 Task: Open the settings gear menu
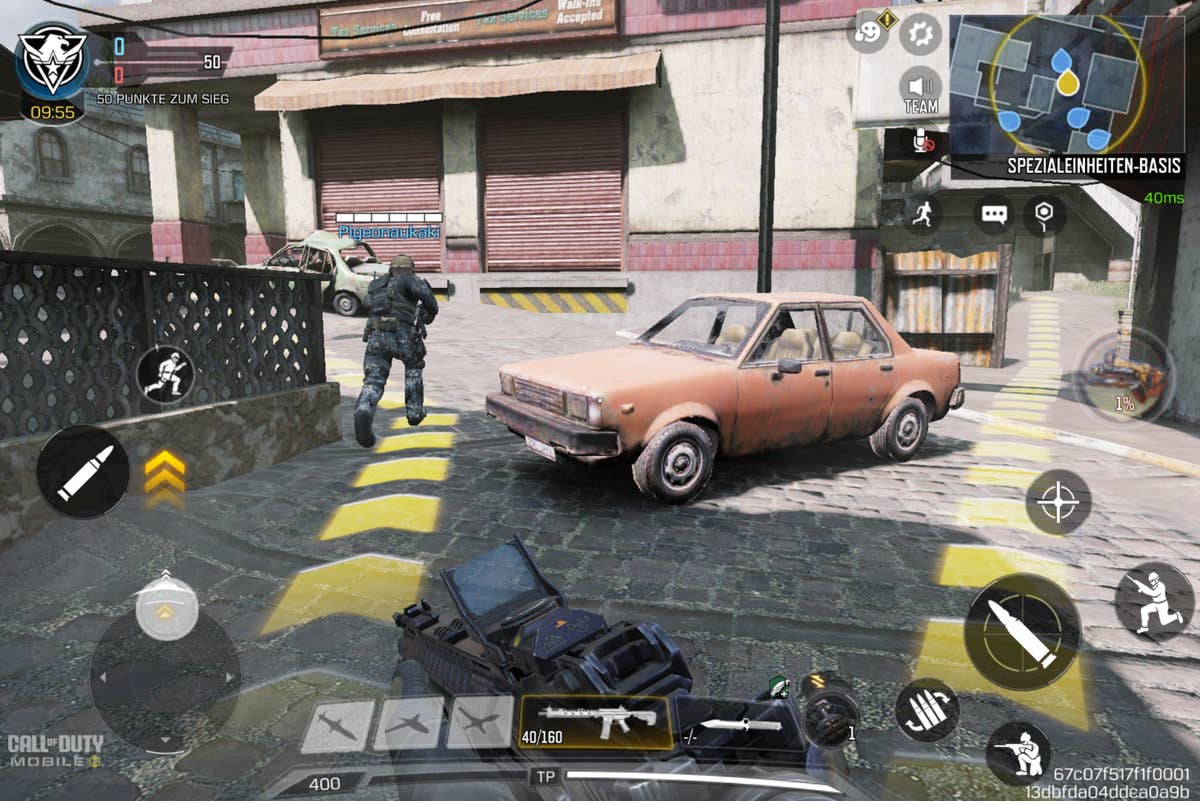pos(920,35)
